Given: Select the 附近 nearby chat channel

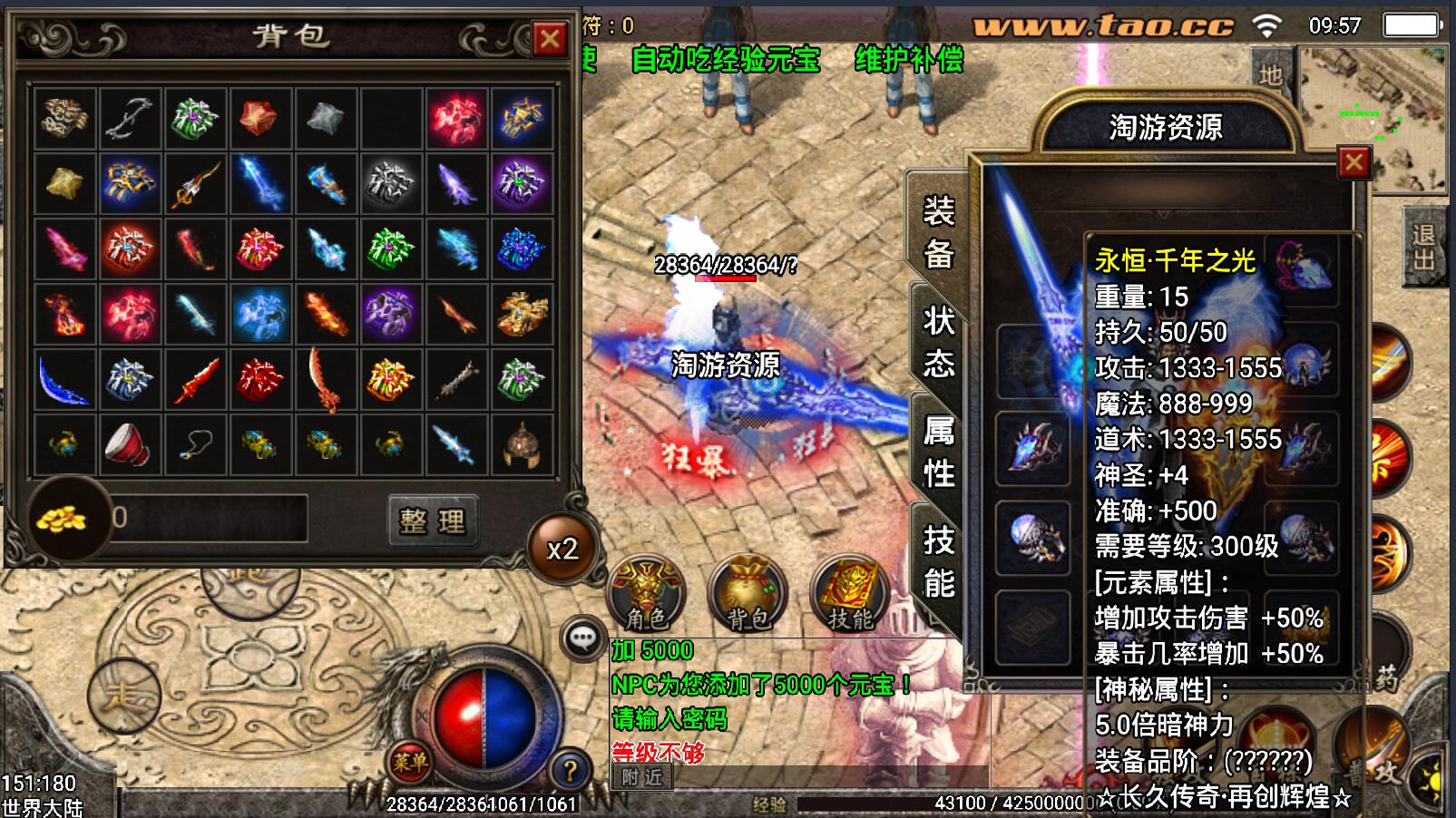Looking at the screenshot, I should (642, 777).
